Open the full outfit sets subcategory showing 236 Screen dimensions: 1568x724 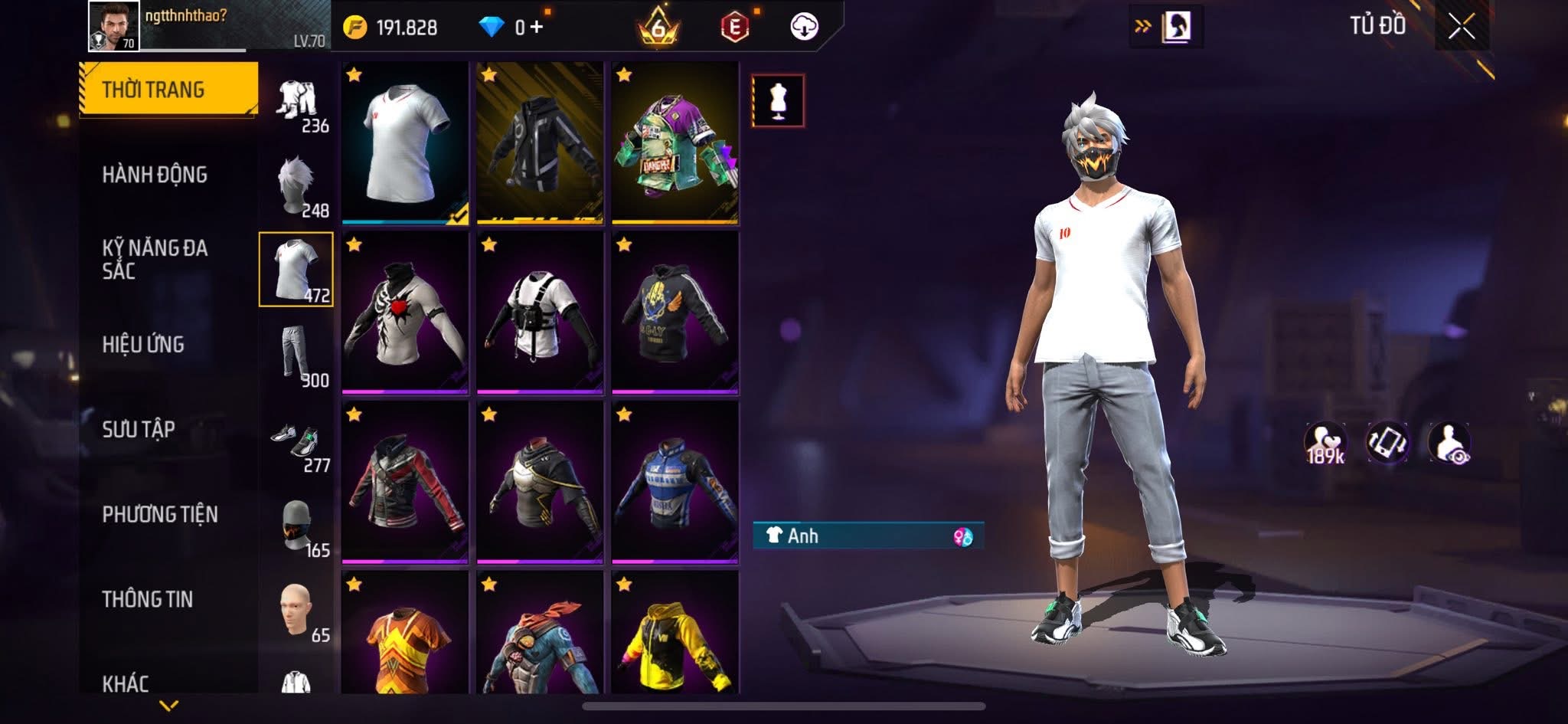[297, 102]
